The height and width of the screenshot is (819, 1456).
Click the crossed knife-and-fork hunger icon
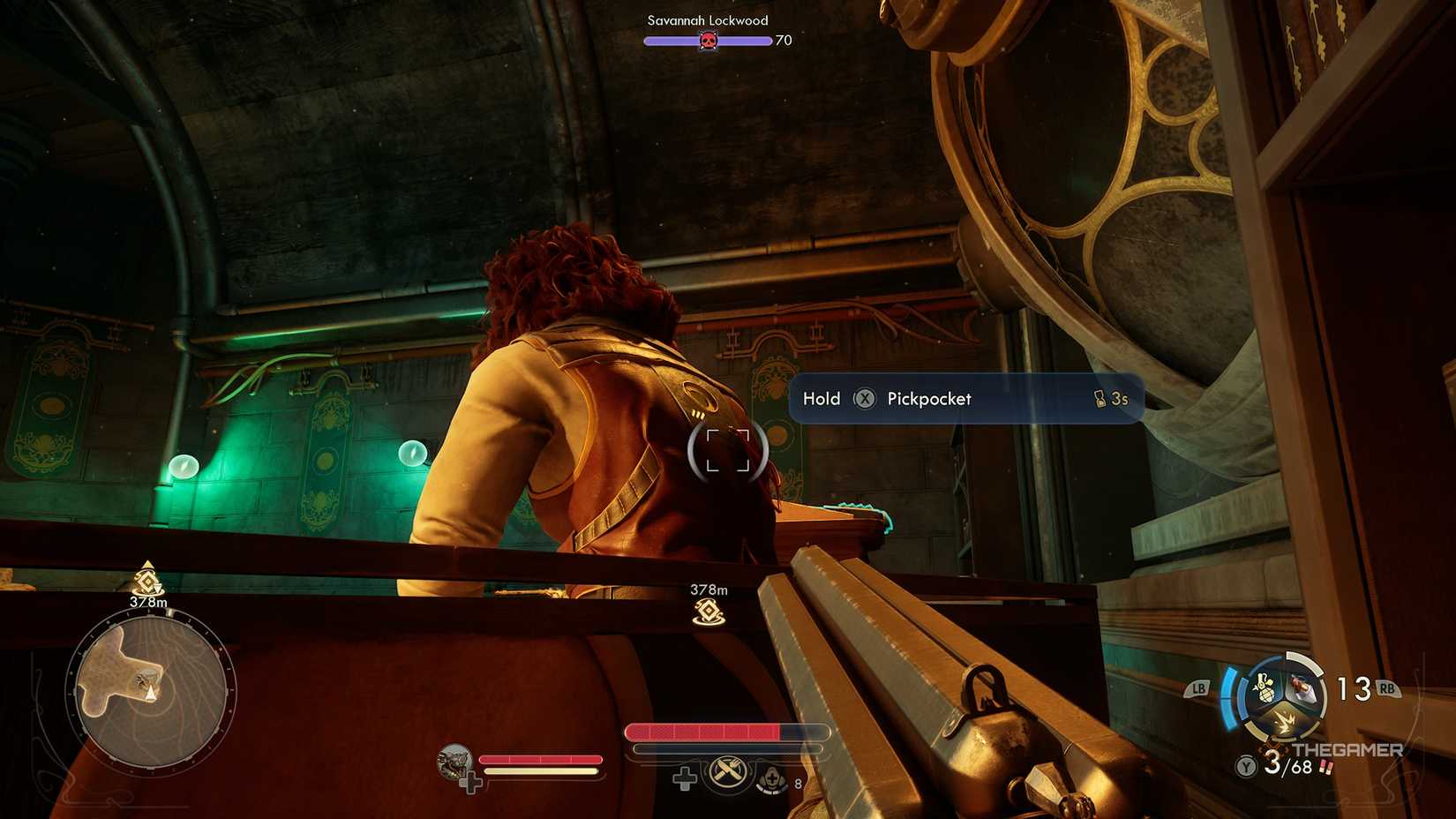(726, 771)
